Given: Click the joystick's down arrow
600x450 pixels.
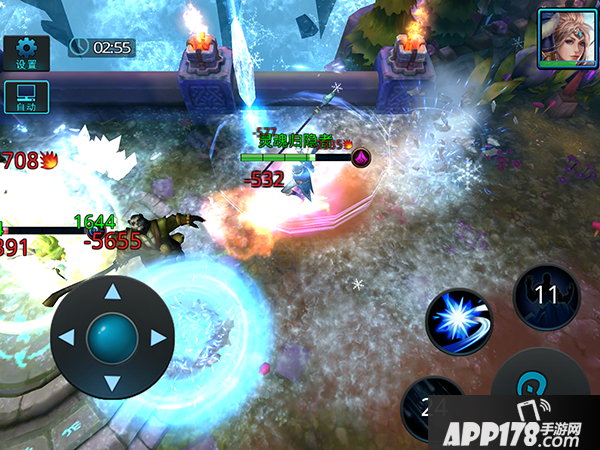Looking at the screenshot, I should coord(112,383).
